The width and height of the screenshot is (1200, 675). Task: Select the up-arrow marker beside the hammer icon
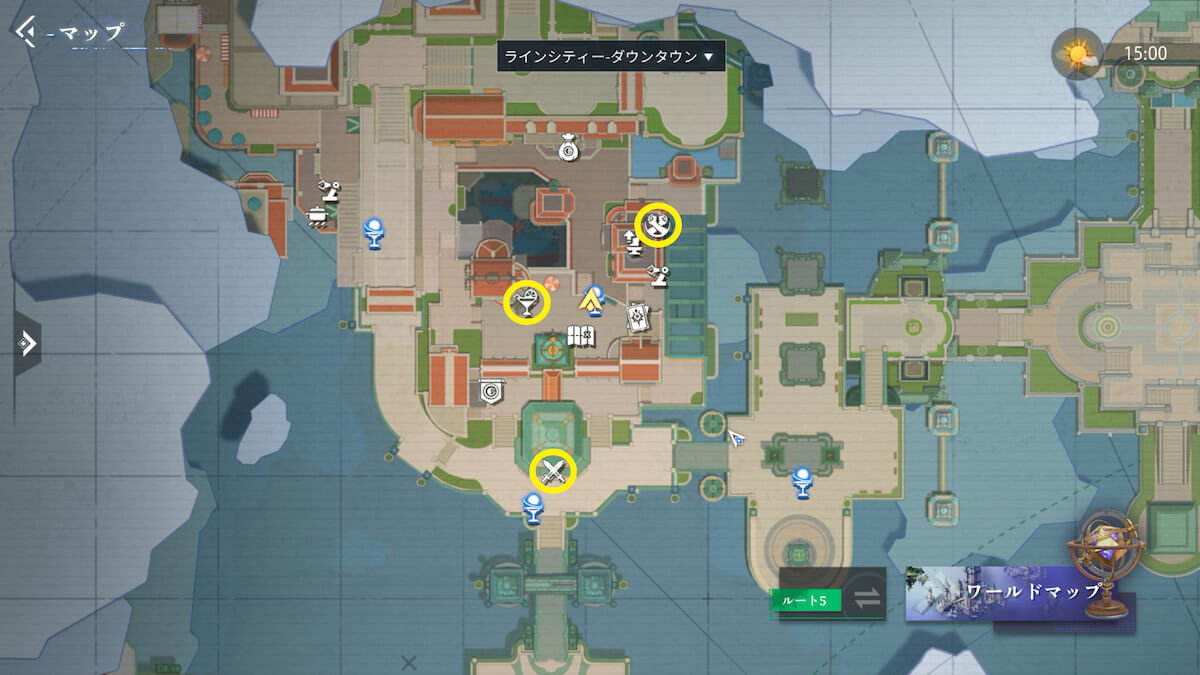[631, 241]
